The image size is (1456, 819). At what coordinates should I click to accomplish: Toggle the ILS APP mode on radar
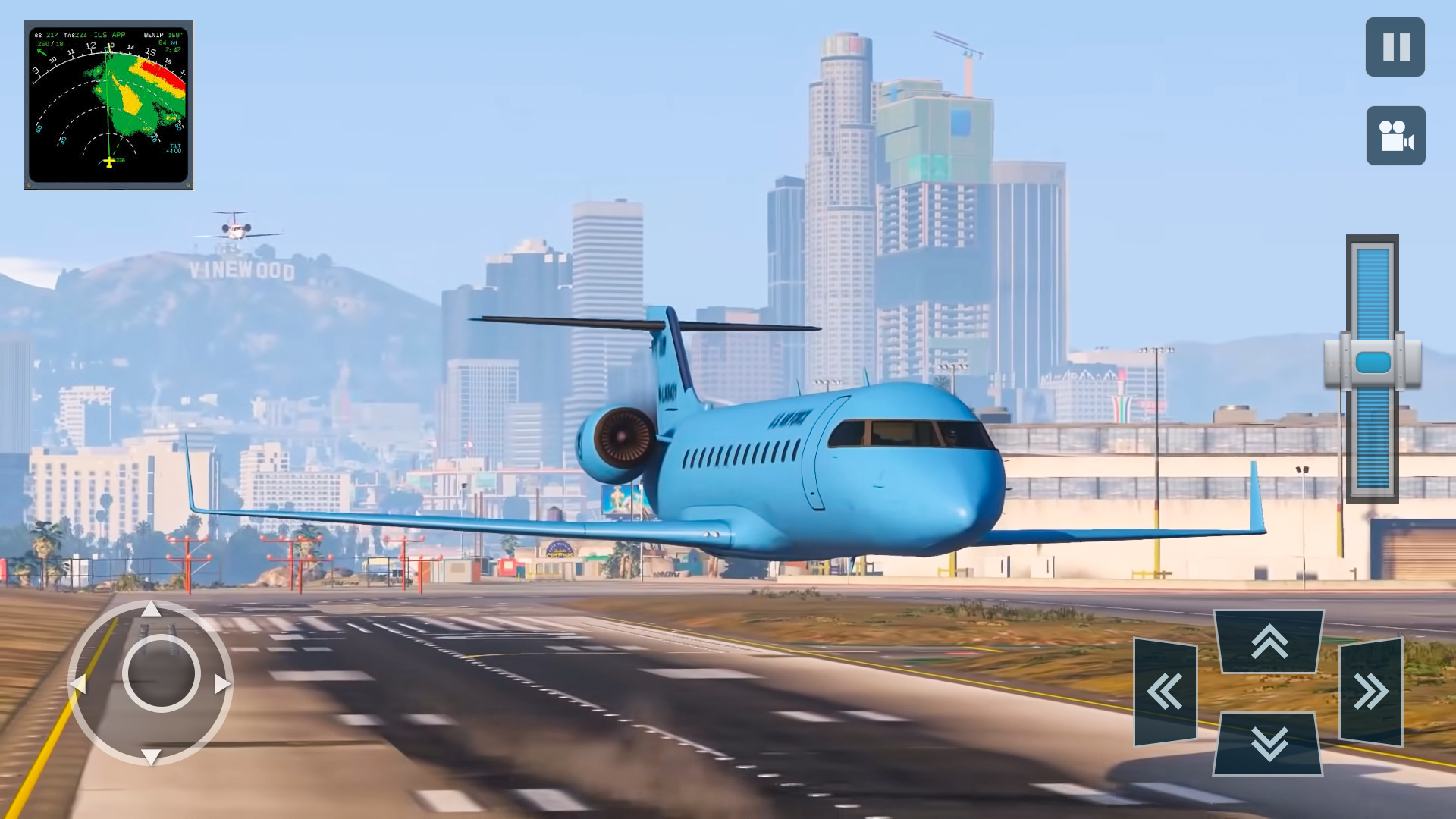(x=110, y=35)
